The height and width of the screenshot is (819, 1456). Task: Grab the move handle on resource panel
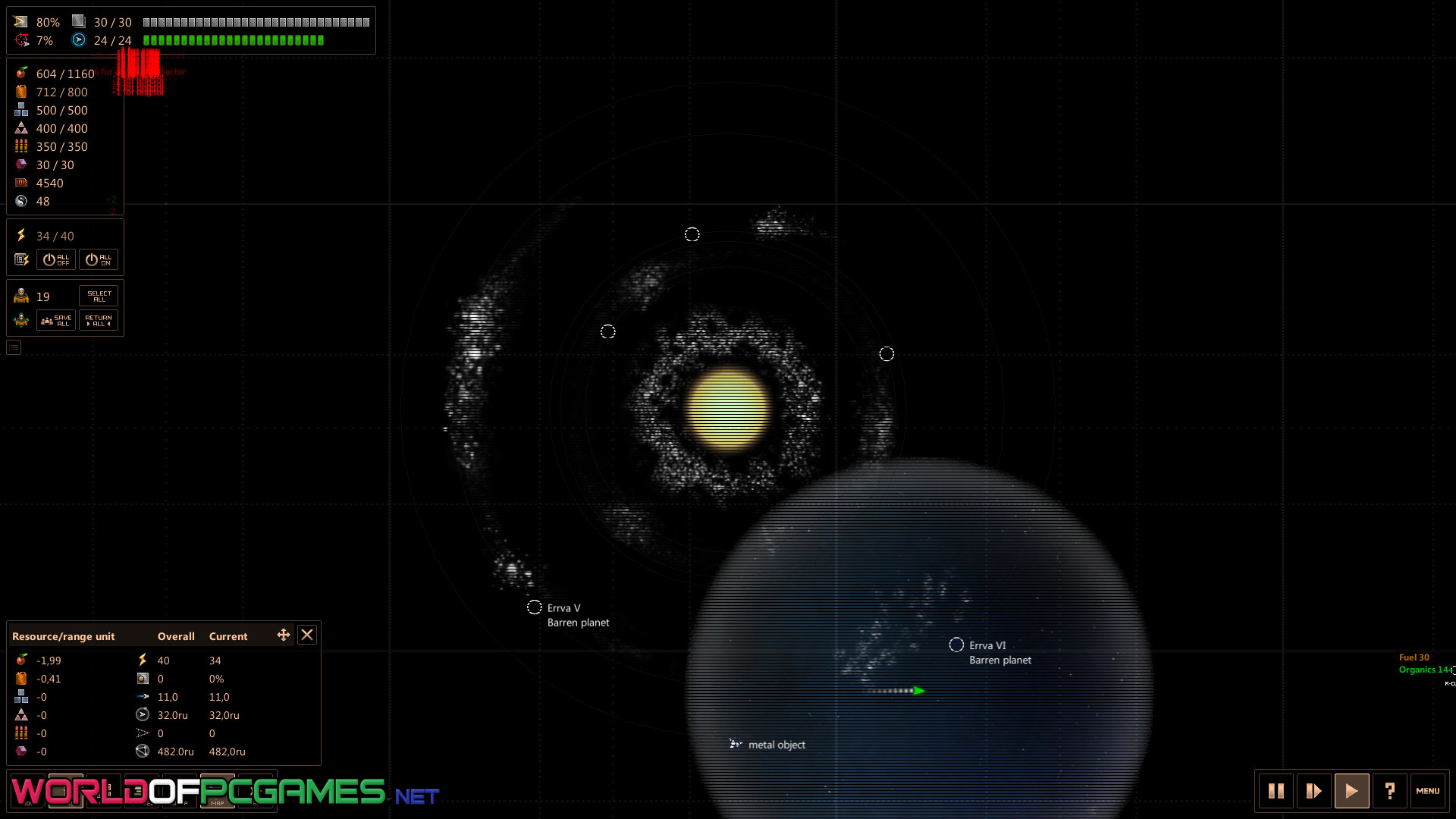coord(284,635)
